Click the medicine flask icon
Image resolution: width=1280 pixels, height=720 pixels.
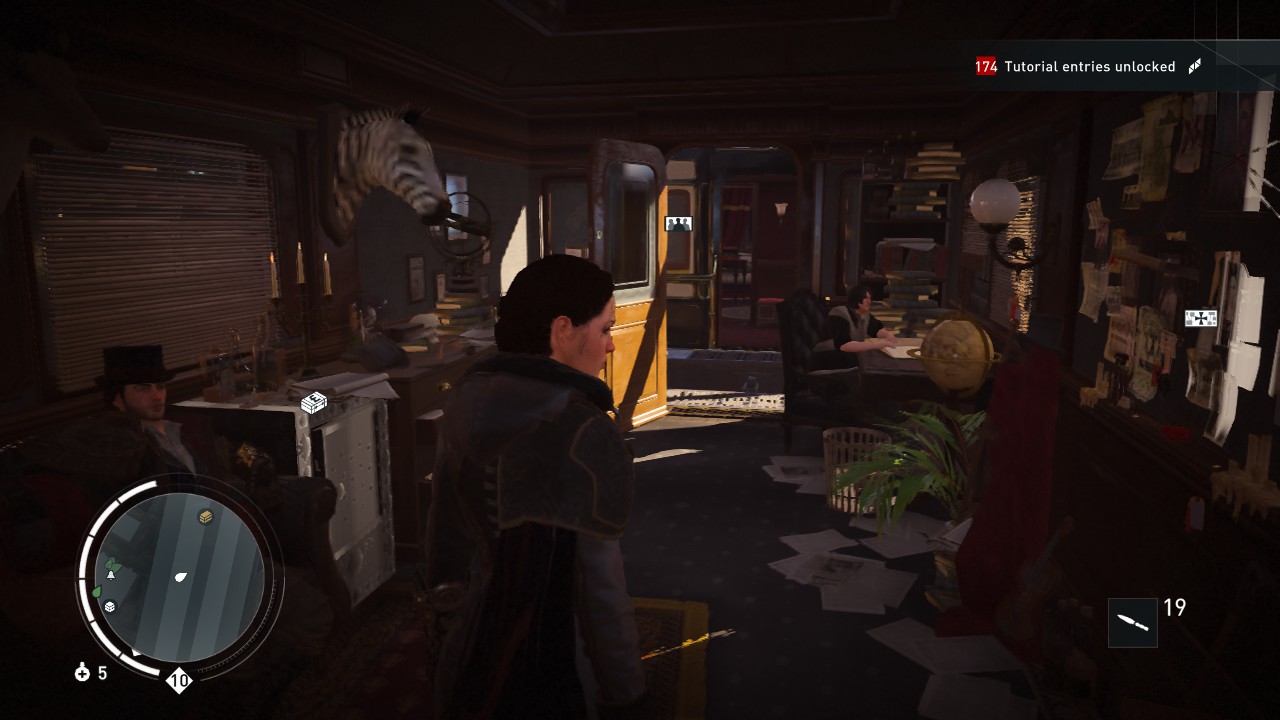[x=83, y=673]
